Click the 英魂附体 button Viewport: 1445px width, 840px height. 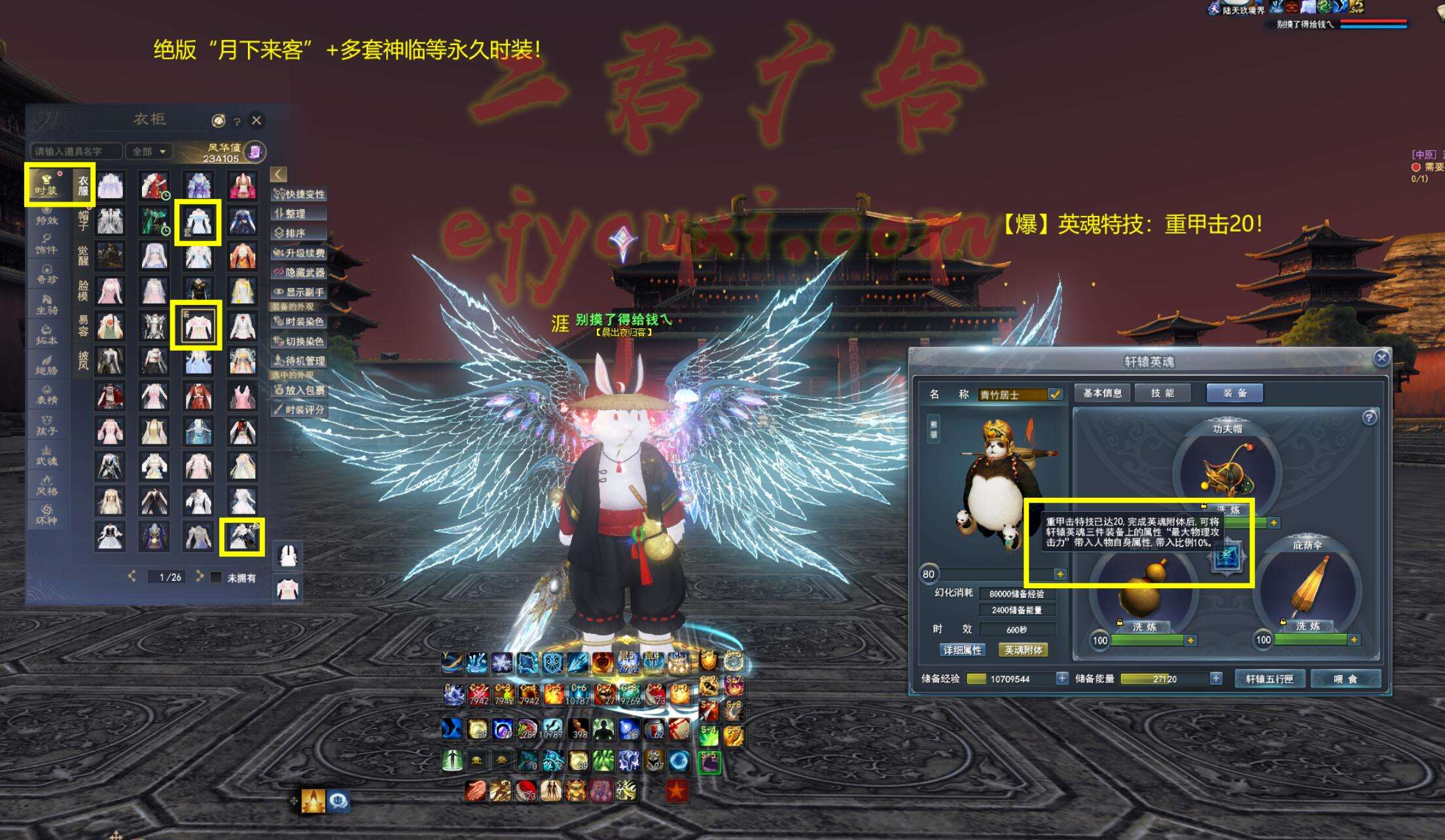coord(1023,650)
